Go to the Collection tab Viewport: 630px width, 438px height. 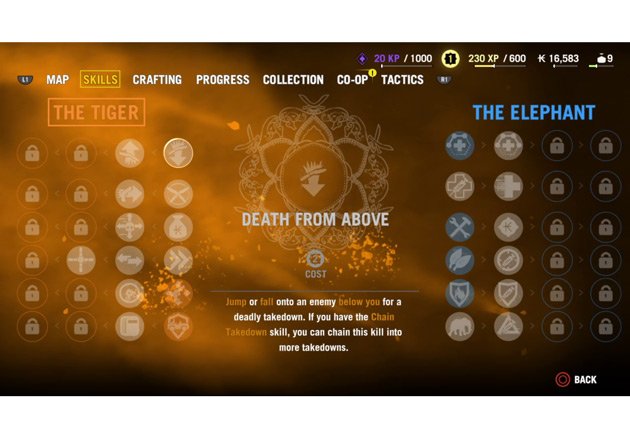point(293,80)
